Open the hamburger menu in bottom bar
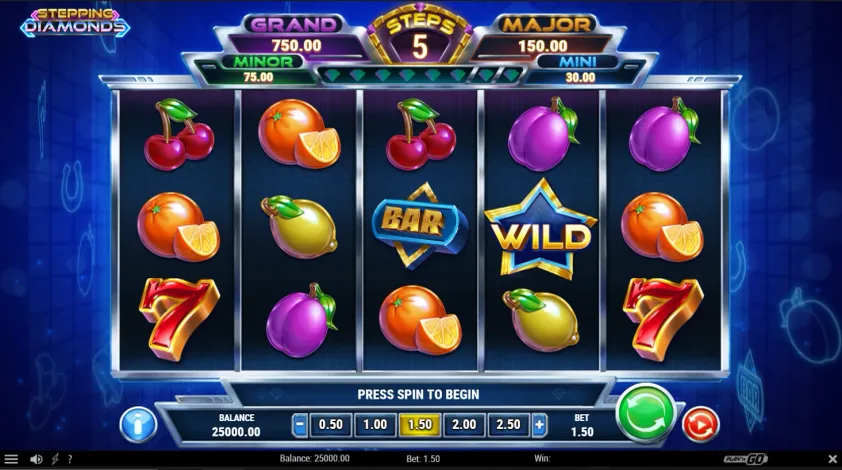The width and height of the screenshot is (842, 470). tap(11, 459)
